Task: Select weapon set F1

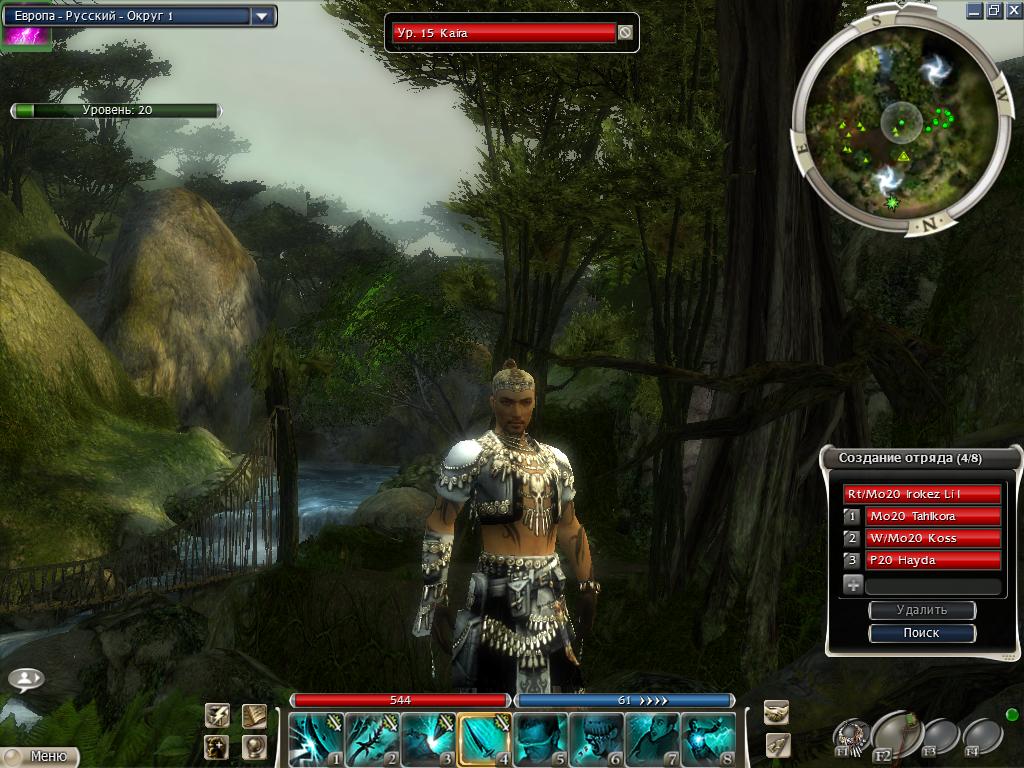Action: [x=853, y=736]
